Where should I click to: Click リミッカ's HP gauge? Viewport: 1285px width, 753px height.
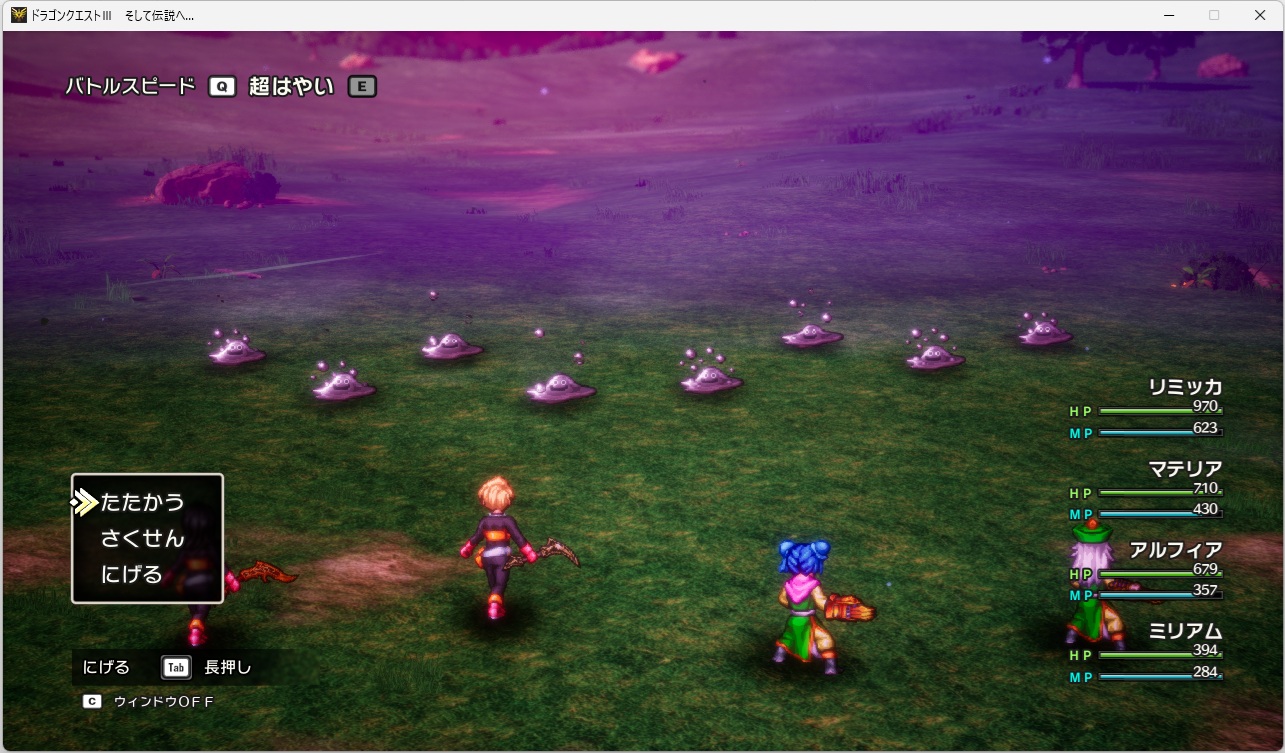click(x=1160, y=410)
